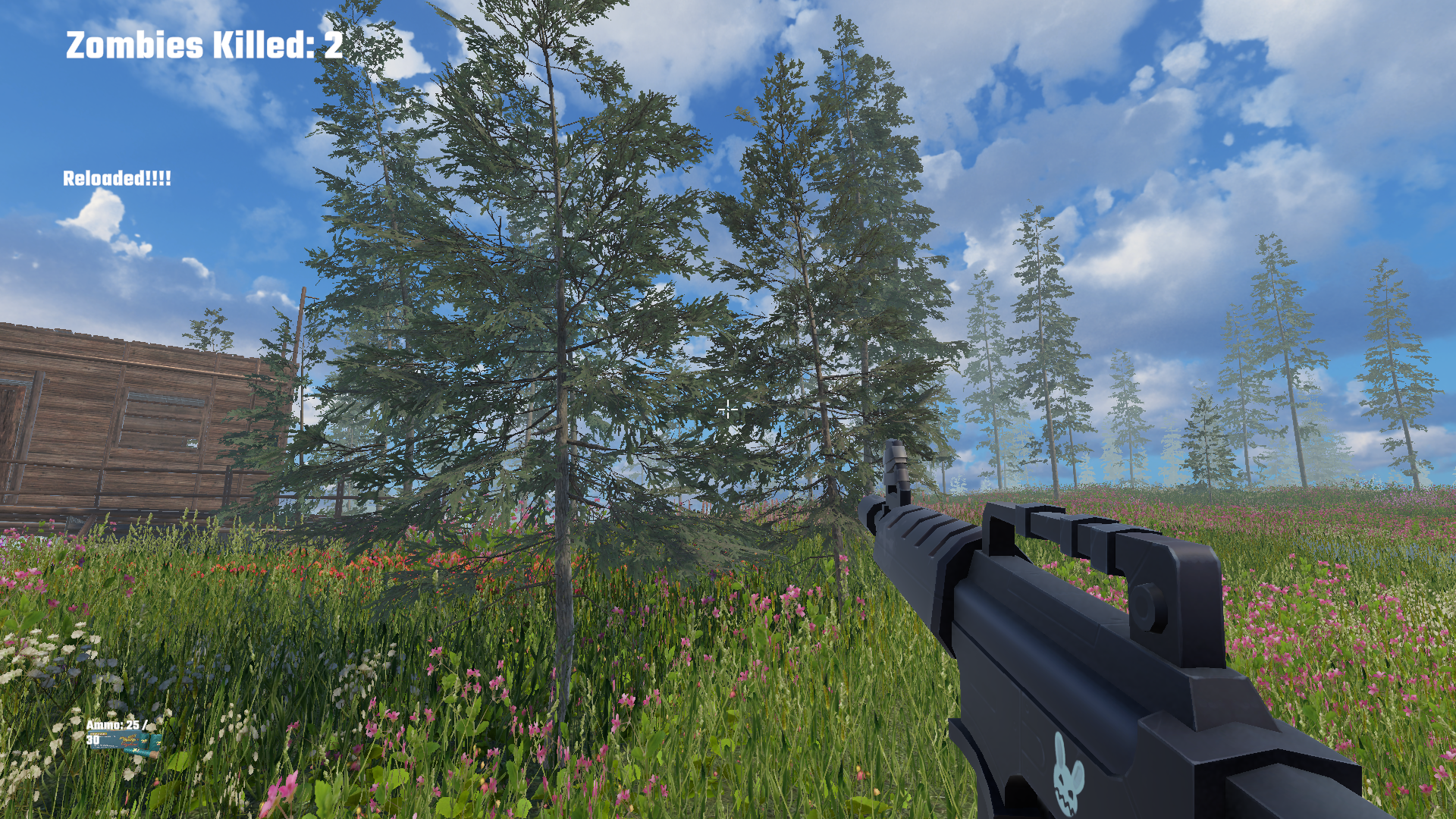Viewport: 1456px width, 819px height.
Task: Select the bunny skull decal on the gun
Action: [x=1068, y=772]
